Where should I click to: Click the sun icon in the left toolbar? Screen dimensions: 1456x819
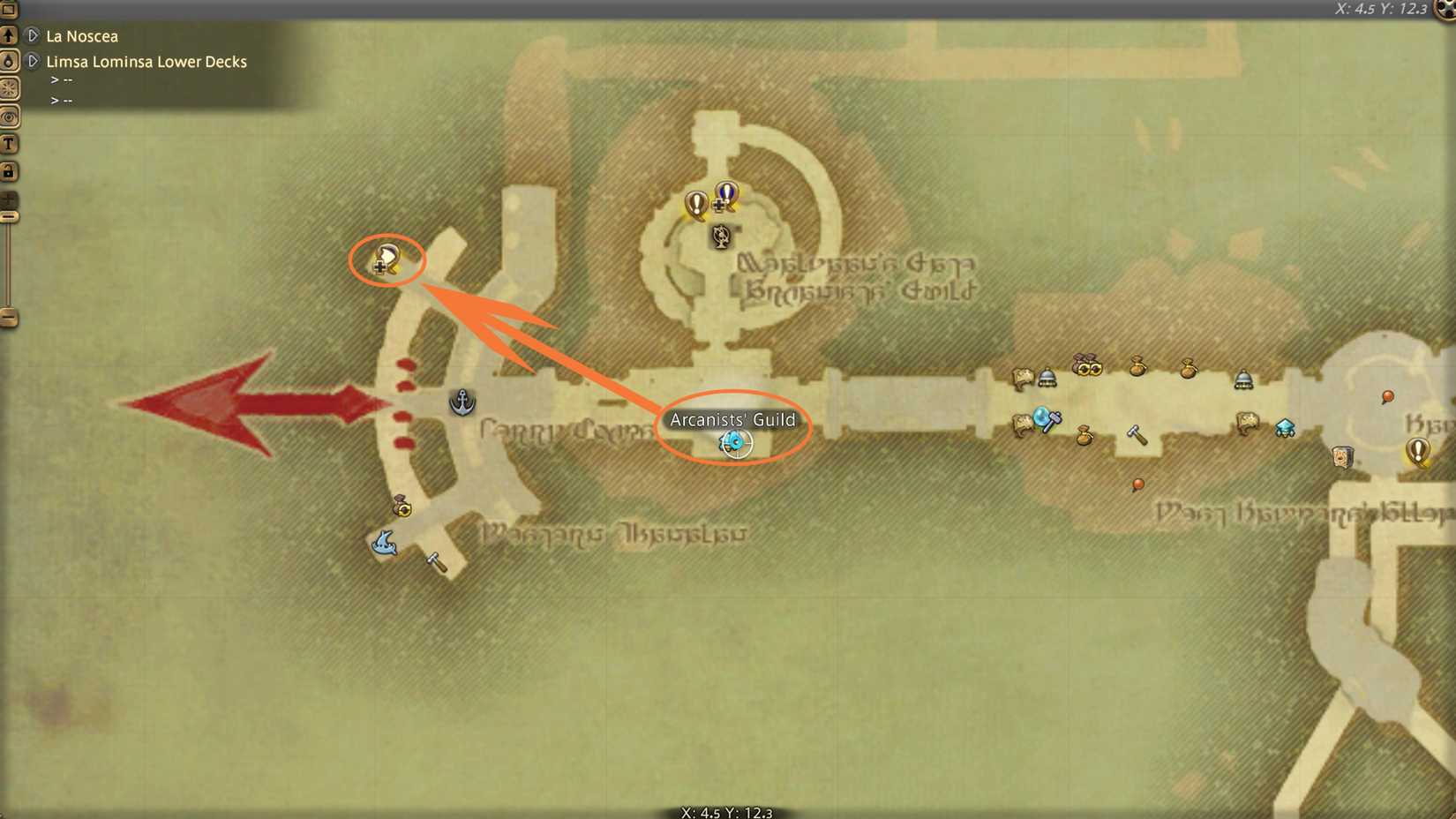point(11,89)
